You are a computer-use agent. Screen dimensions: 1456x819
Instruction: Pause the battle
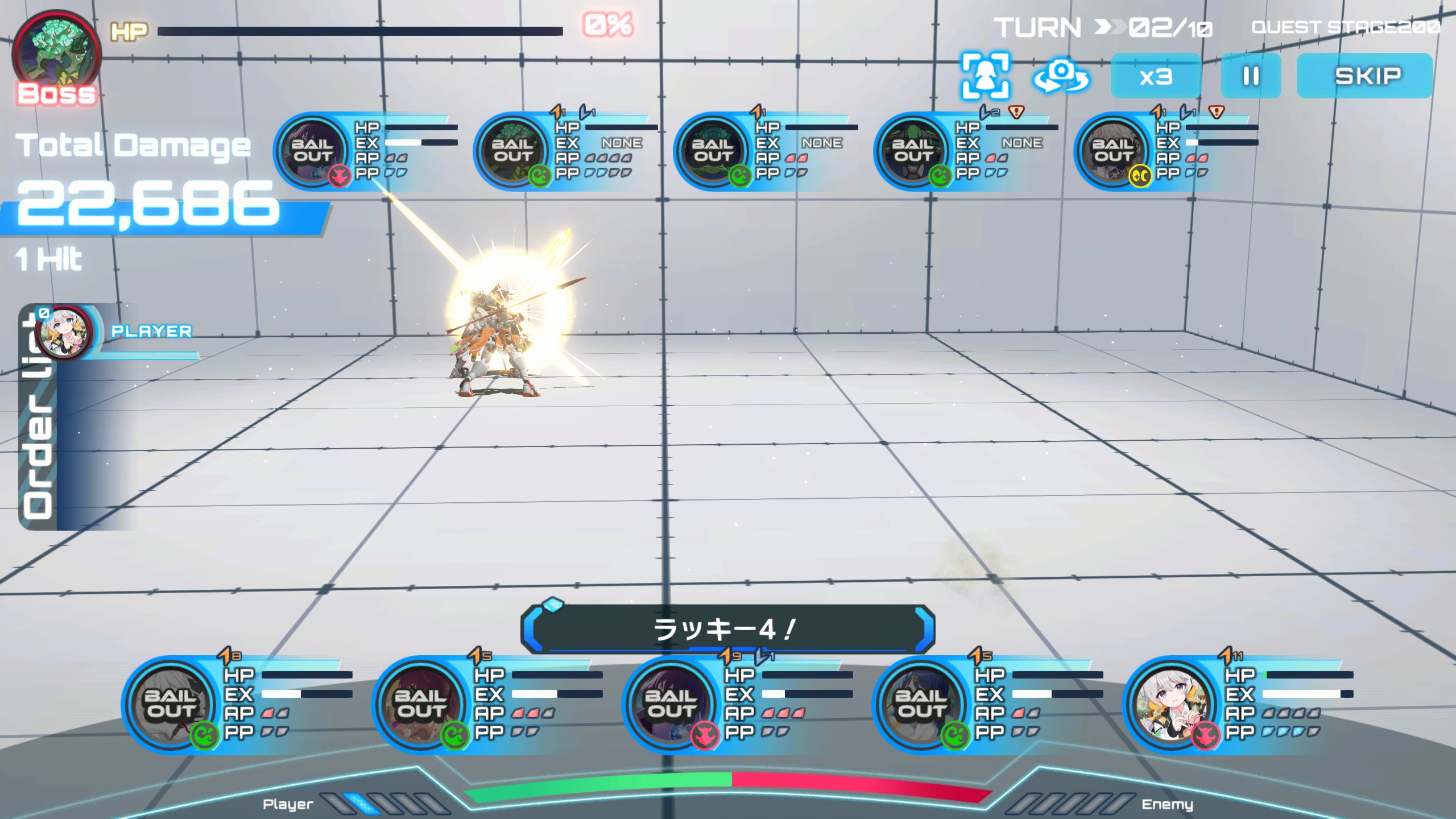tap(1251, 76)
